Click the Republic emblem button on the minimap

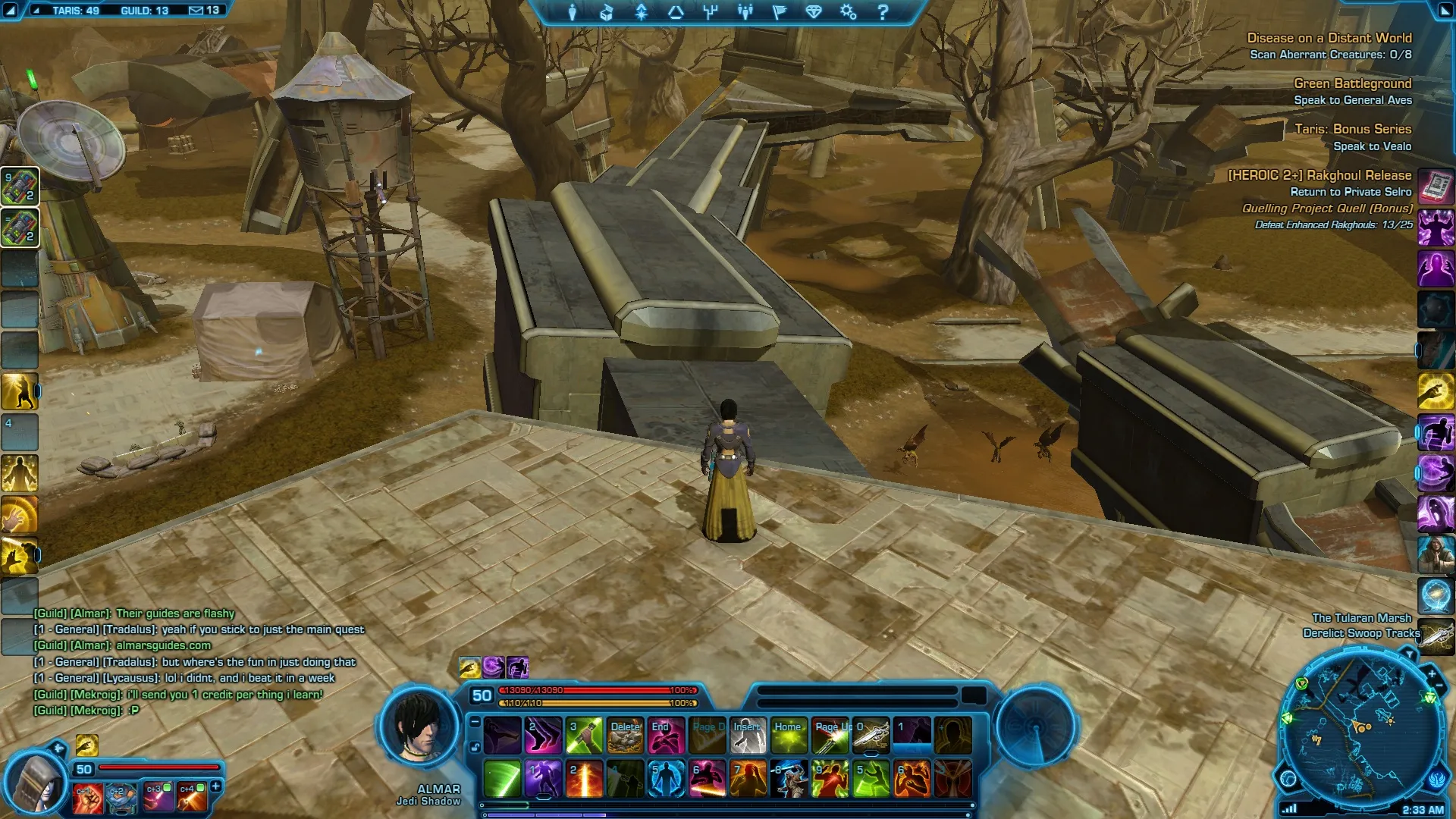(1439, 778)
